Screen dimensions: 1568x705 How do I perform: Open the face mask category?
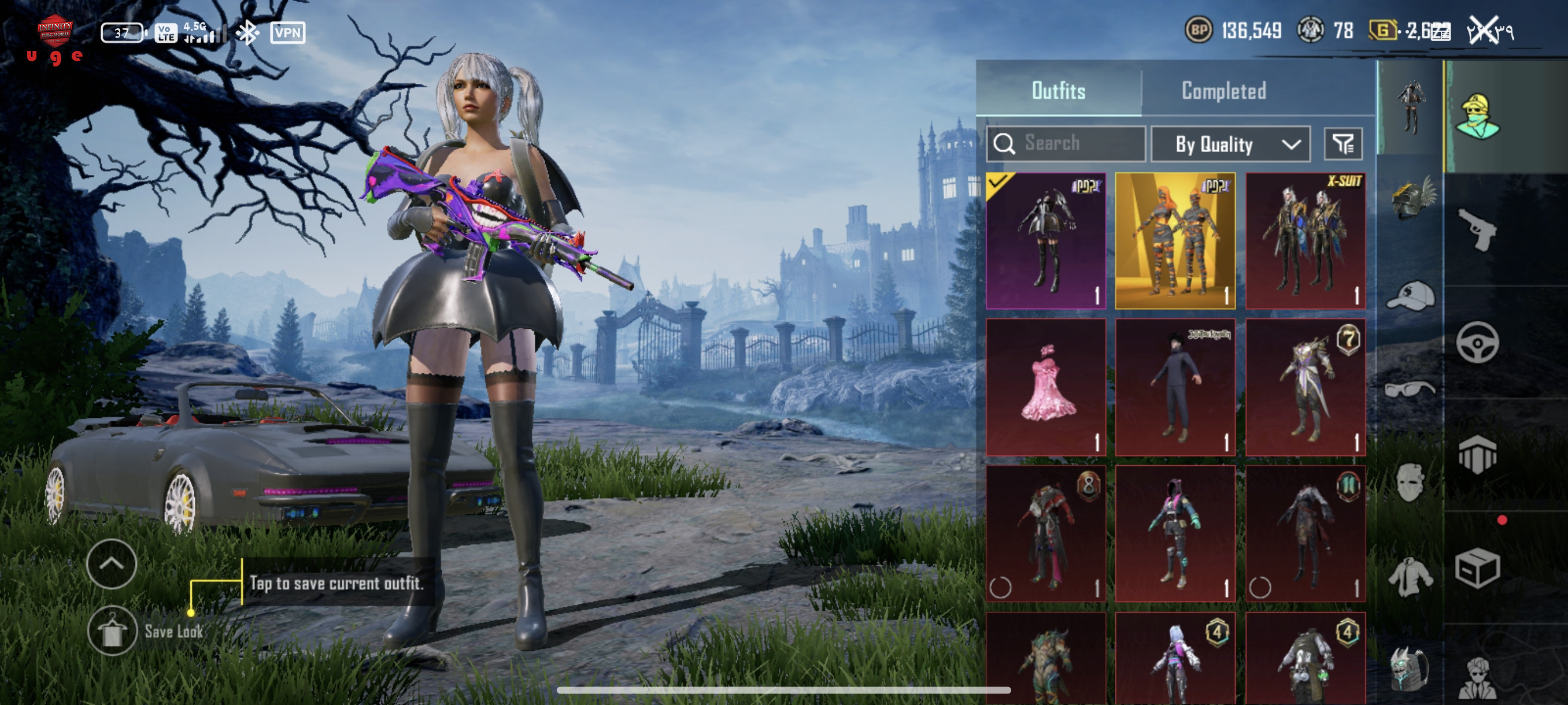pos(1410,482)
